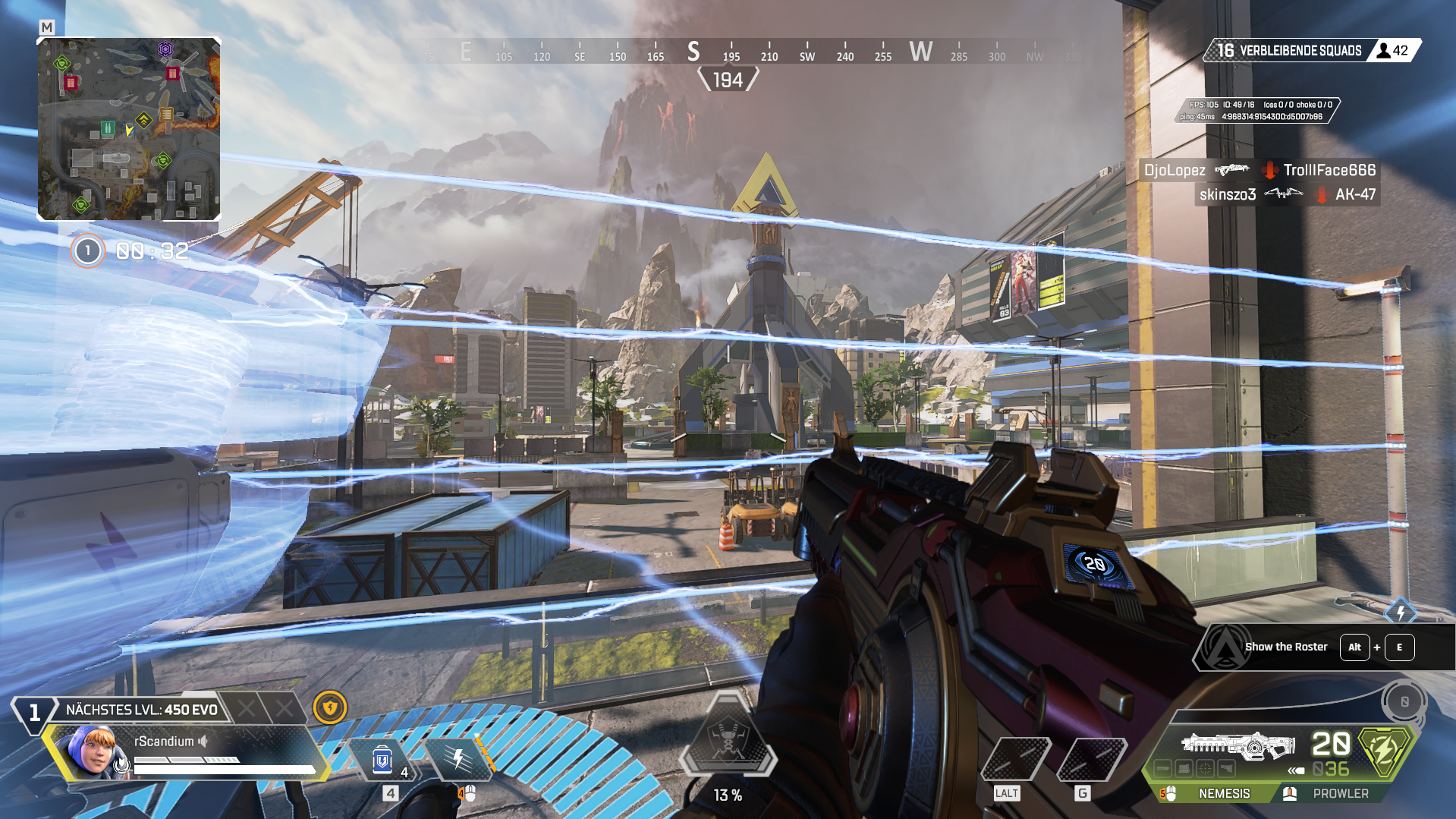Image resolution: width=1456 pixels, height=819 pixels.
Task: Select the Nemesis weapon in the loadout bar
Action: tap(1224, 793)
